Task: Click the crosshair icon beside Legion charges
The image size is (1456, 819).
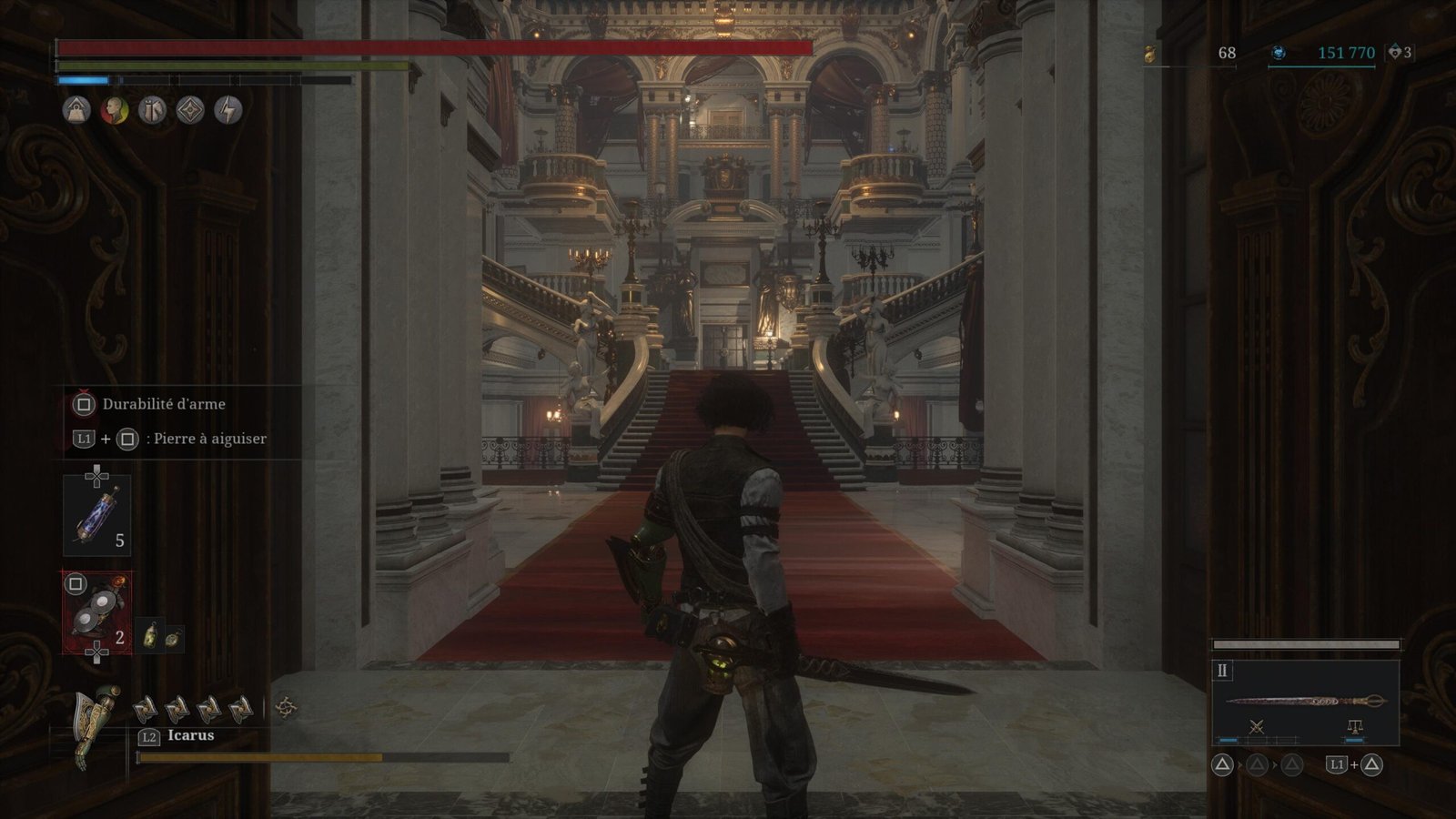Action: click(x=286, y=706)
